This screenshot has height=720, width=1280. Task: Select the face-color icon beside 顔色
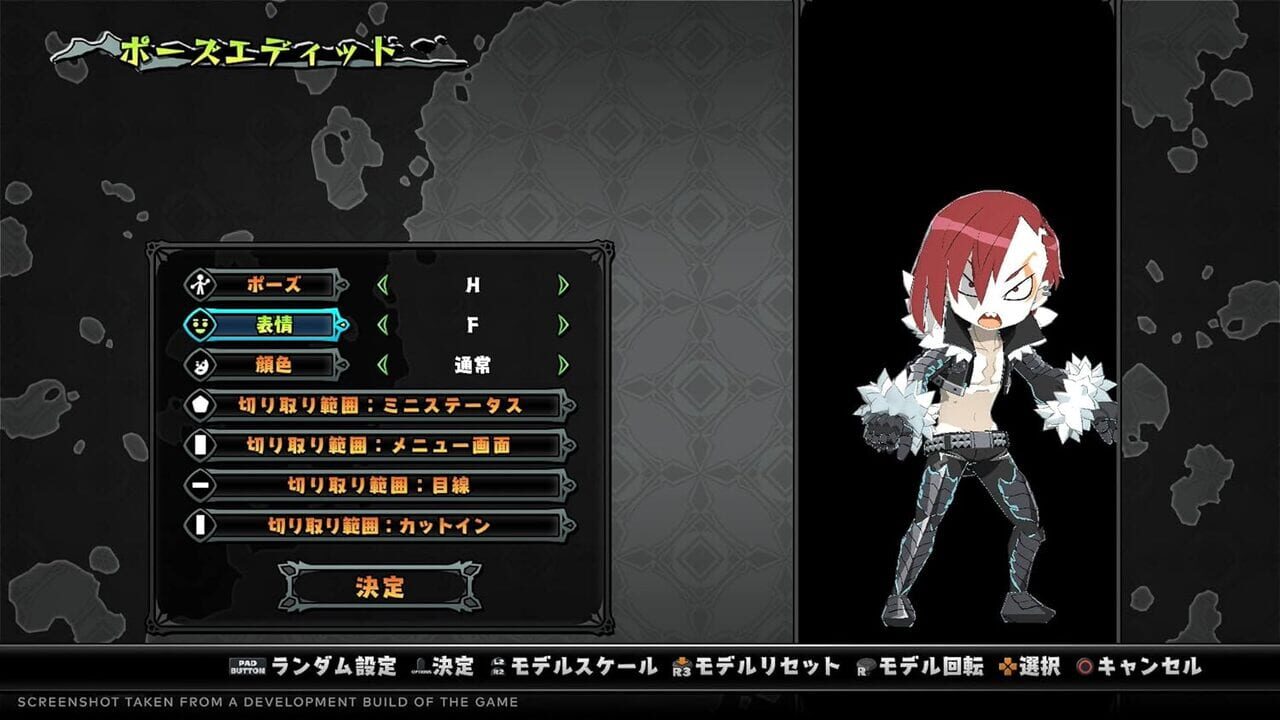click(x=200, y=366)
